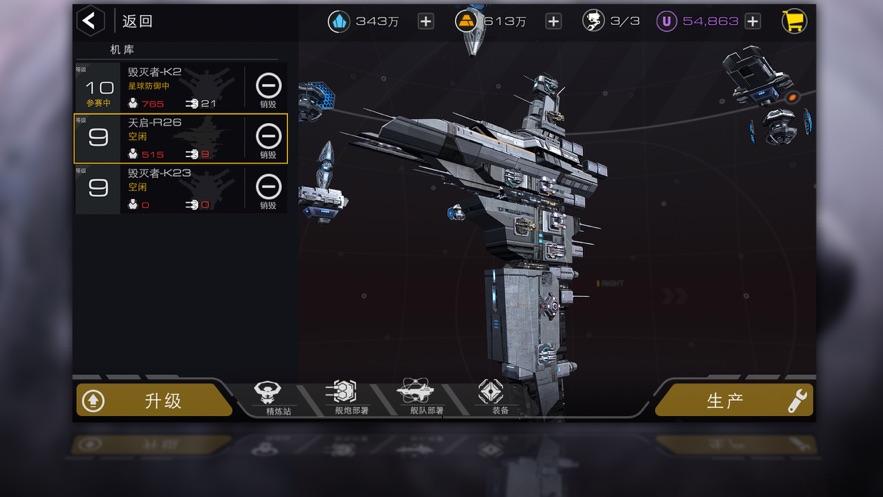Add more gold resources
The height and width of the screenshot is (497, 883).
[553, 21]
